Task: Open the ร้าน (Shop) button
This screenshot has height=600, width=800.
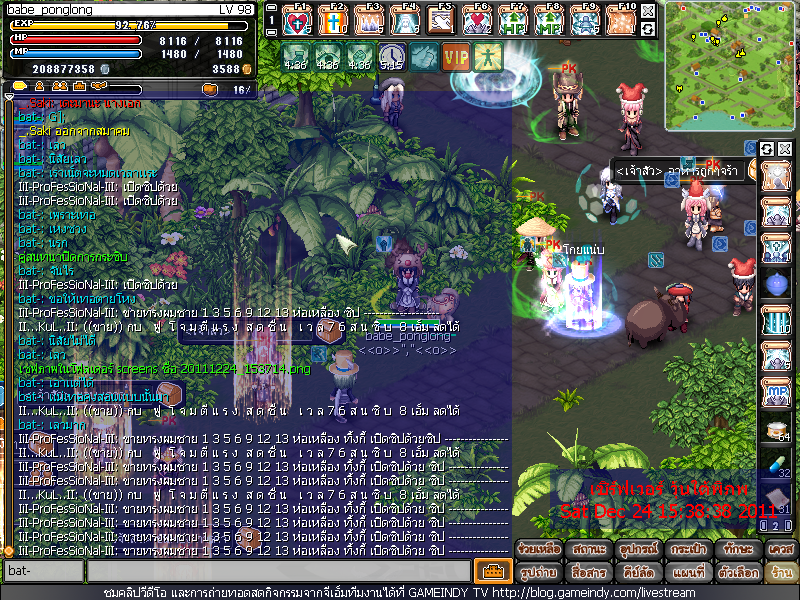Action: click(780, 573)
